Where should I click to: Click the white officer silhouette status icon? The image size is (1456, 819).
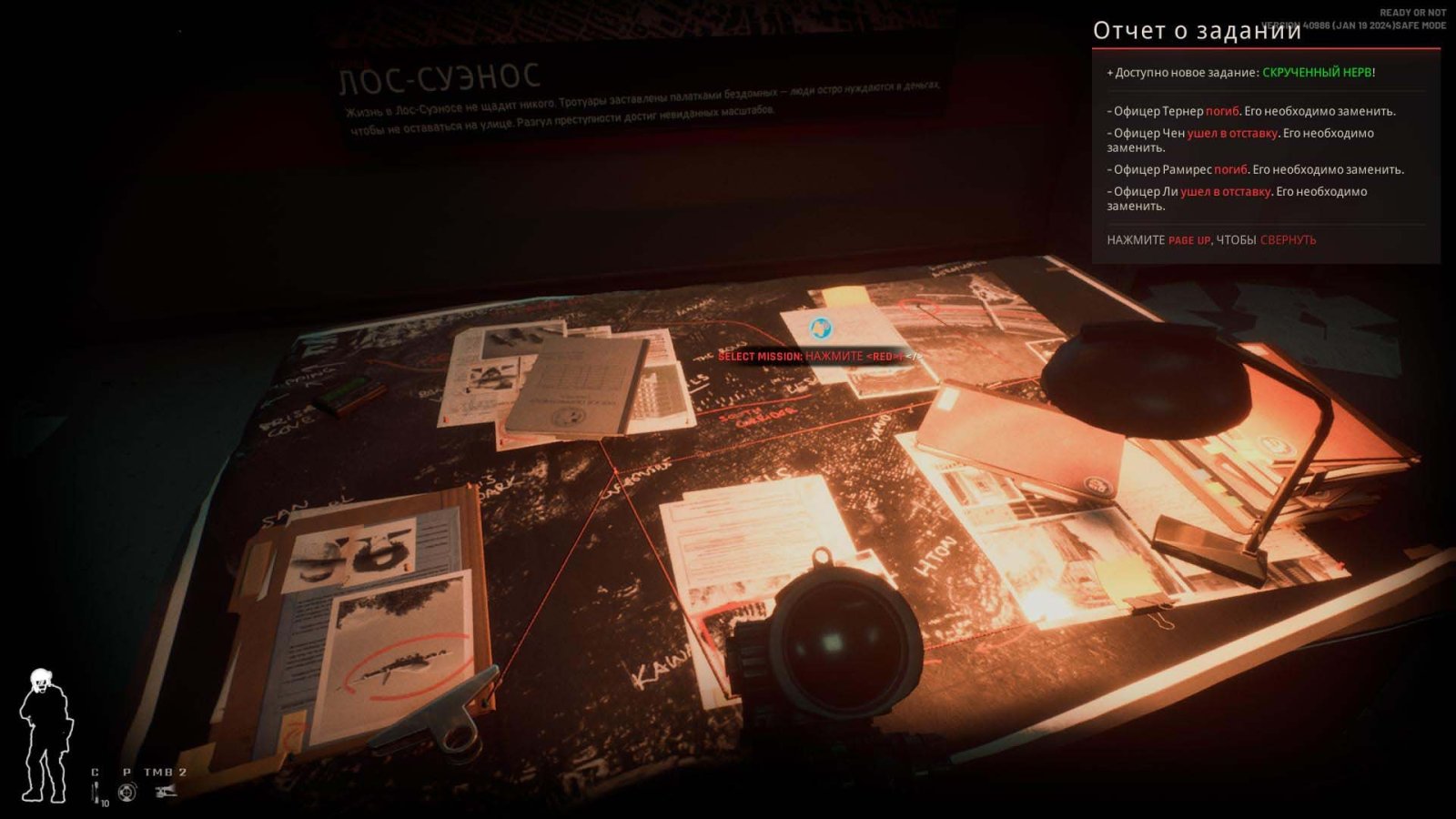click(x=44, y=736)
